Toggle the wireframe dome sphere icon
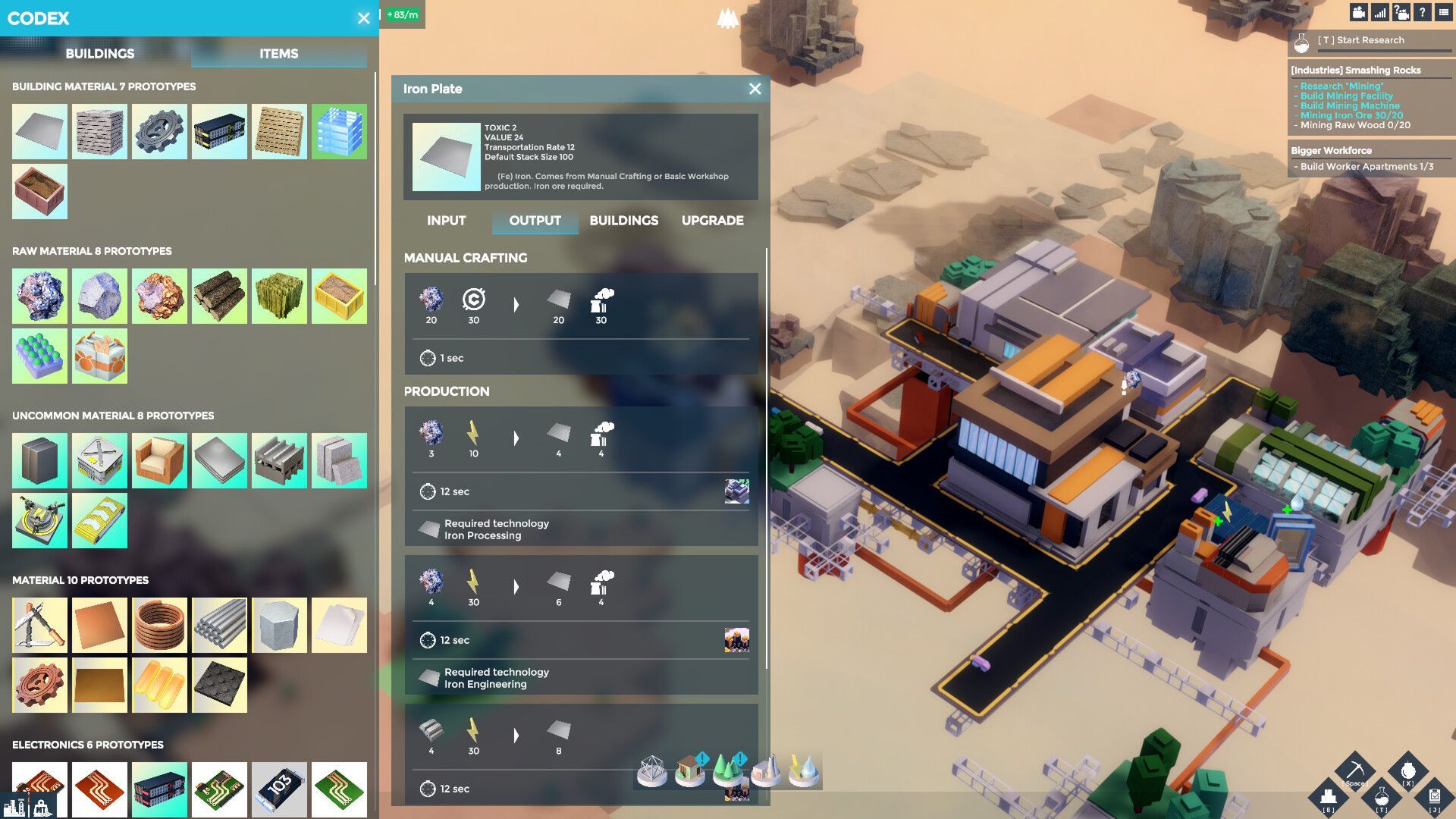The image size is (1456, 819). [x=651, y=769]
